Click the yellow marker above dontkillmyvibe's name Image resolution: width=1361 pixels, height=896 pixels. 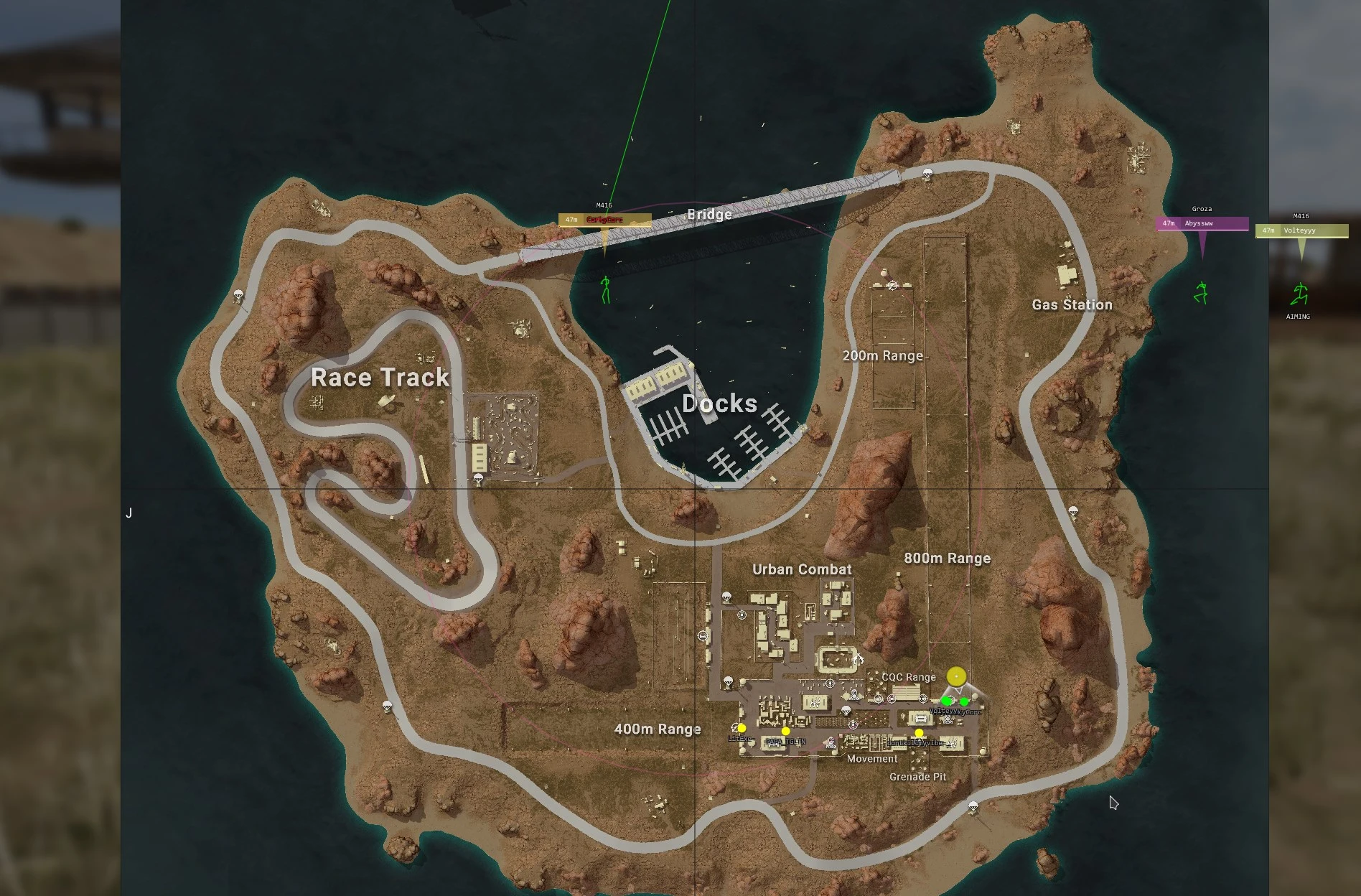pos(919,733)
